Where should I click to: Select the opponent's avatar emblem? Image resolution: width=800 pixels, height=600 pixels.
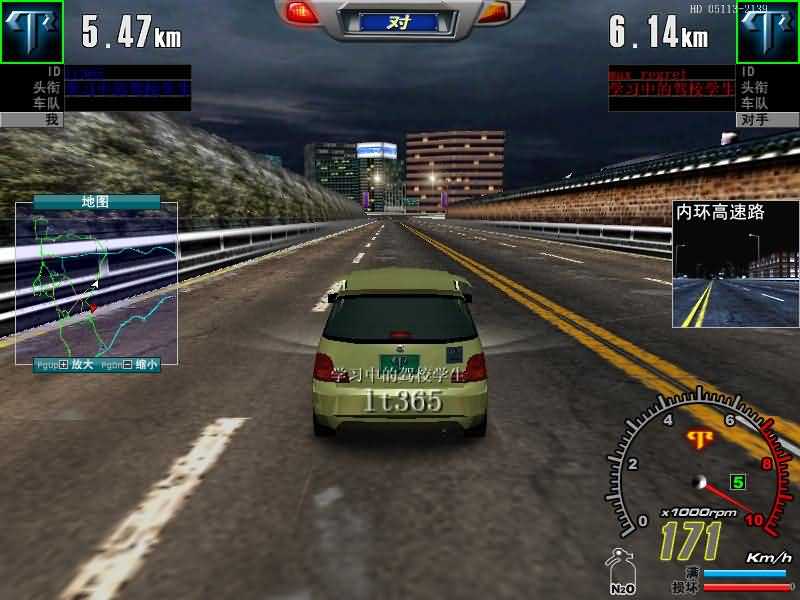[x=768, y=31]
